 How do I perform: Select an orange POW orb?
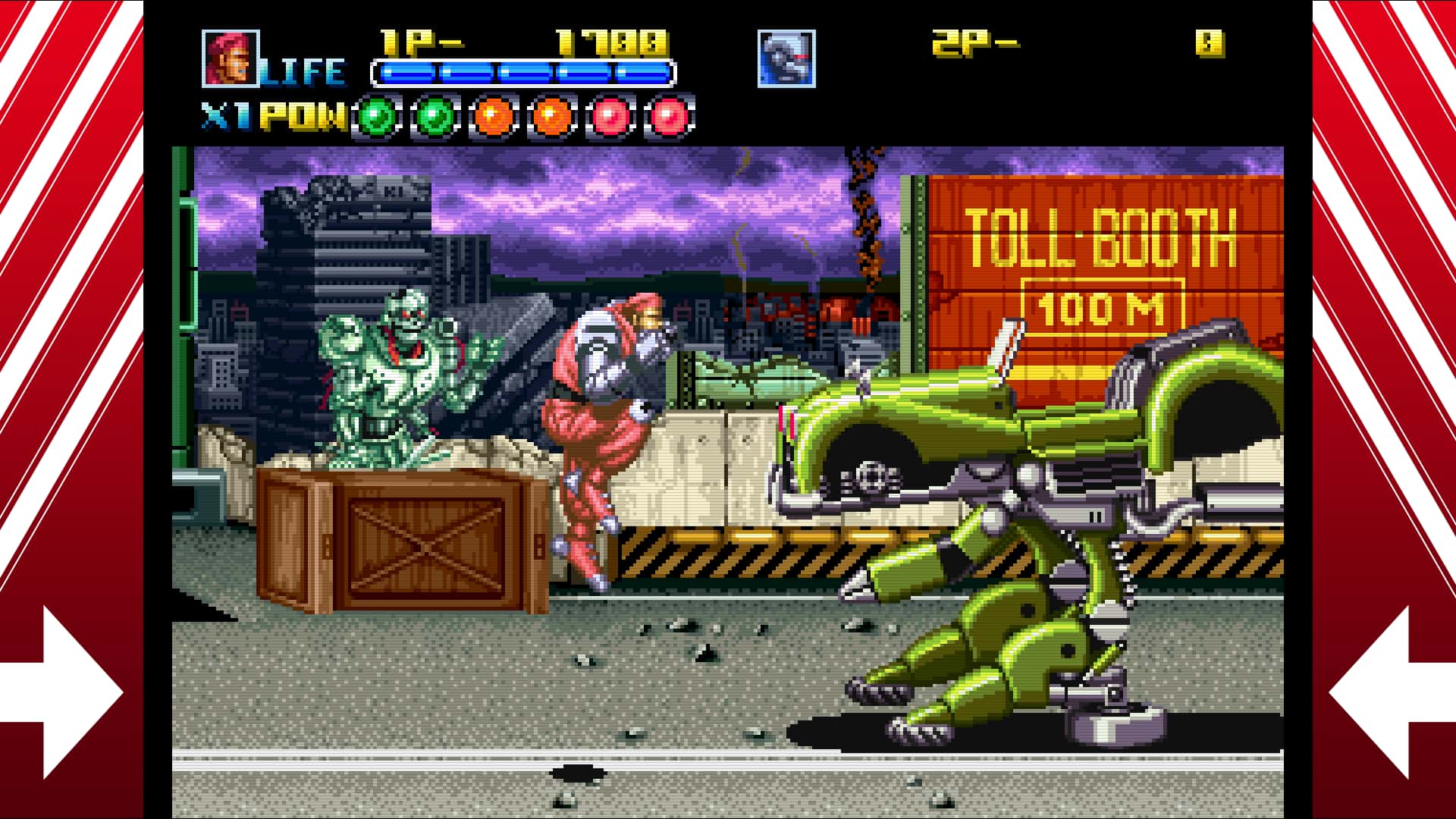coord(493,115)
